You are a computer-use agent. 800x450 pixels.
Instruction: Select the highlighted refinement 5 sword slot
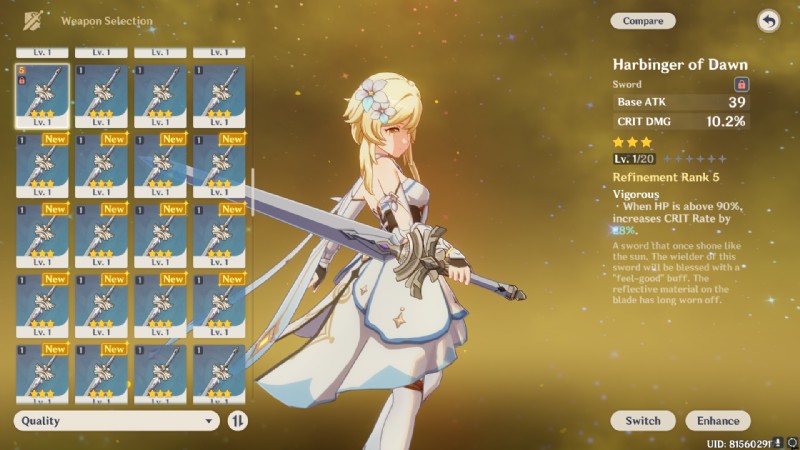pos(42,97)
